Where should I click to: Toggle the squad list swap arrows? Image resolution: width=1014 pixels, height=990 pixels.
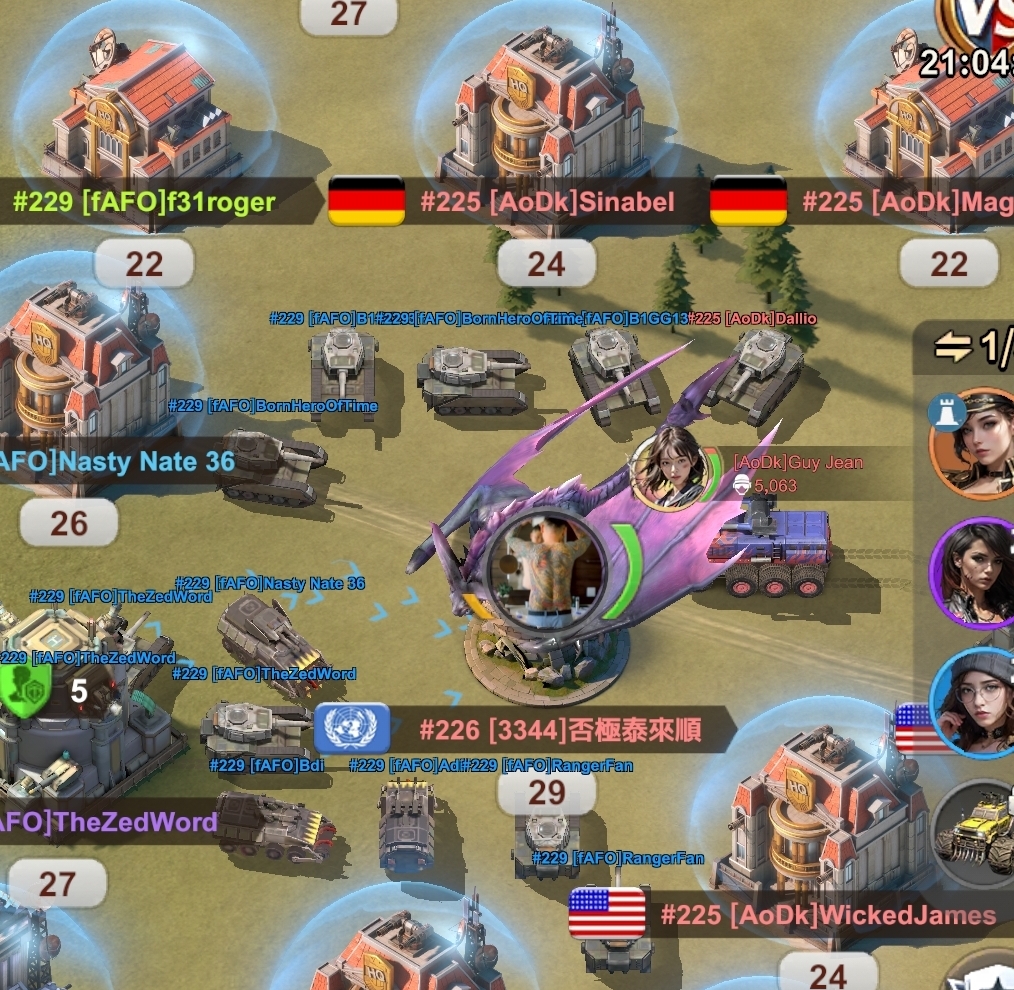[954, 347]
